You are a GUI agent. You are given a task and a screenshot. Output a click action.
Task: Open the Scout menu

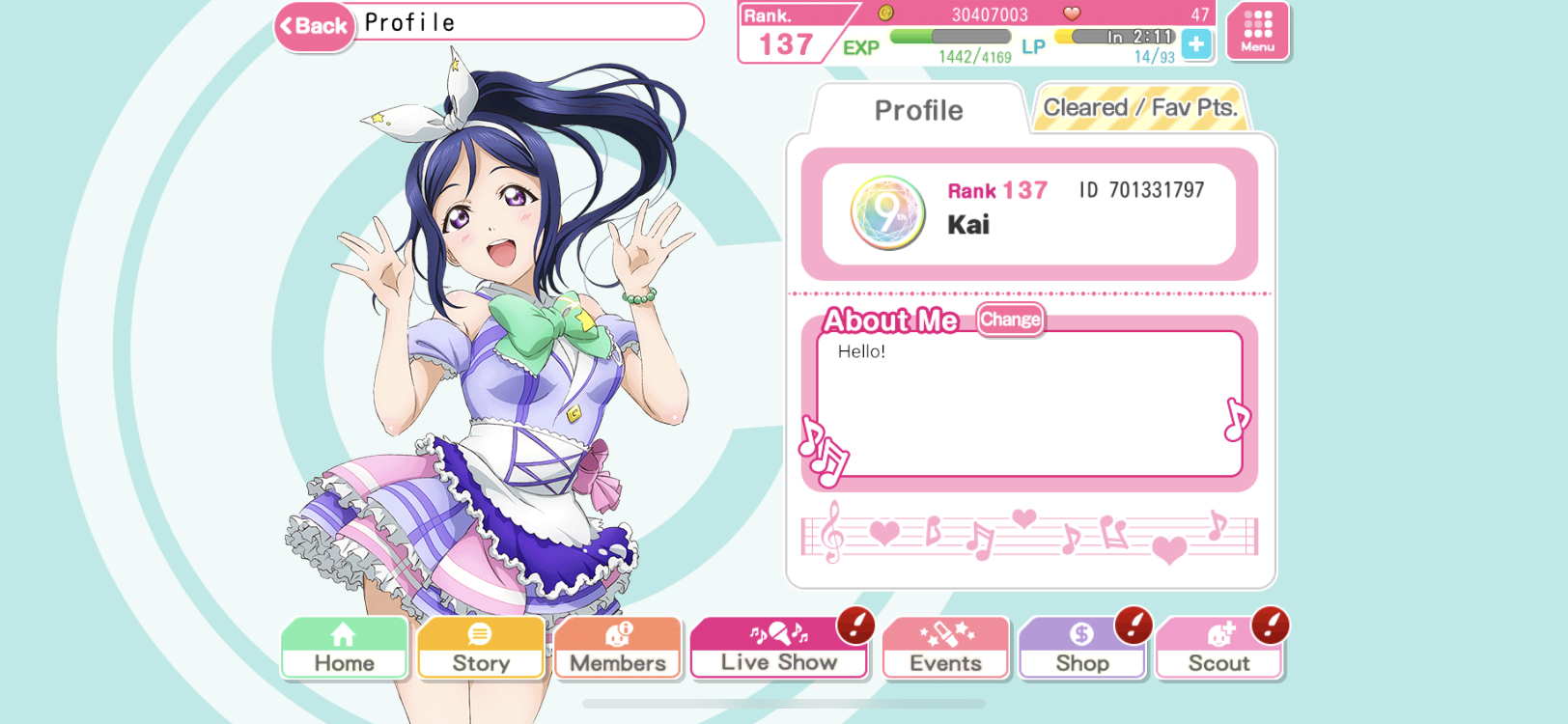tap(1218, 649)
